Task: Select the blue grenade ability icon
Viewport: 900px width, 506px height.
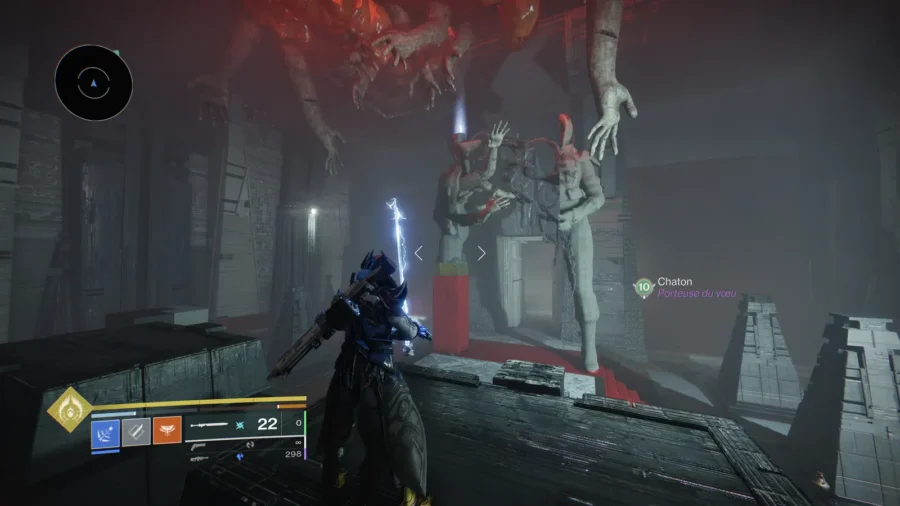Action: click(105, 431)
